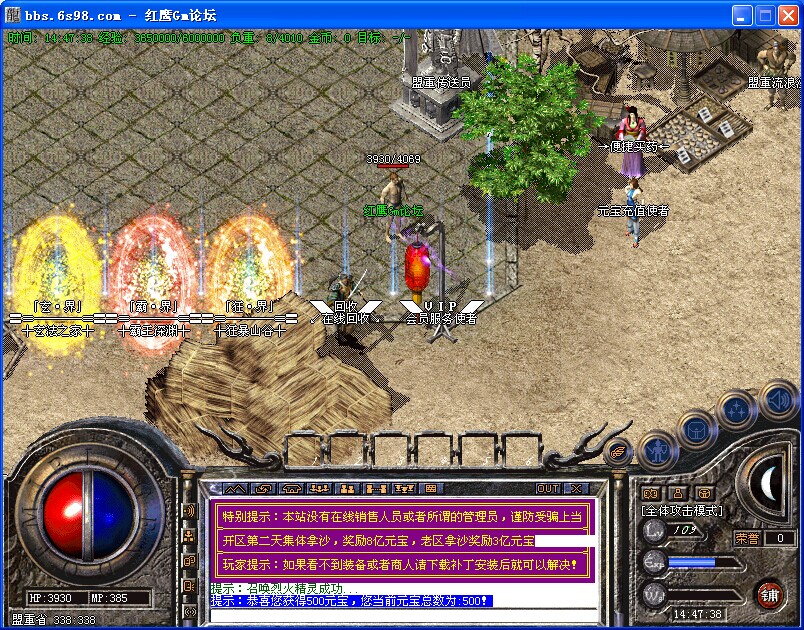This screenshot has width=804, height=630.
Task: Open the two-figure friends icon
Action: [348, 488]
